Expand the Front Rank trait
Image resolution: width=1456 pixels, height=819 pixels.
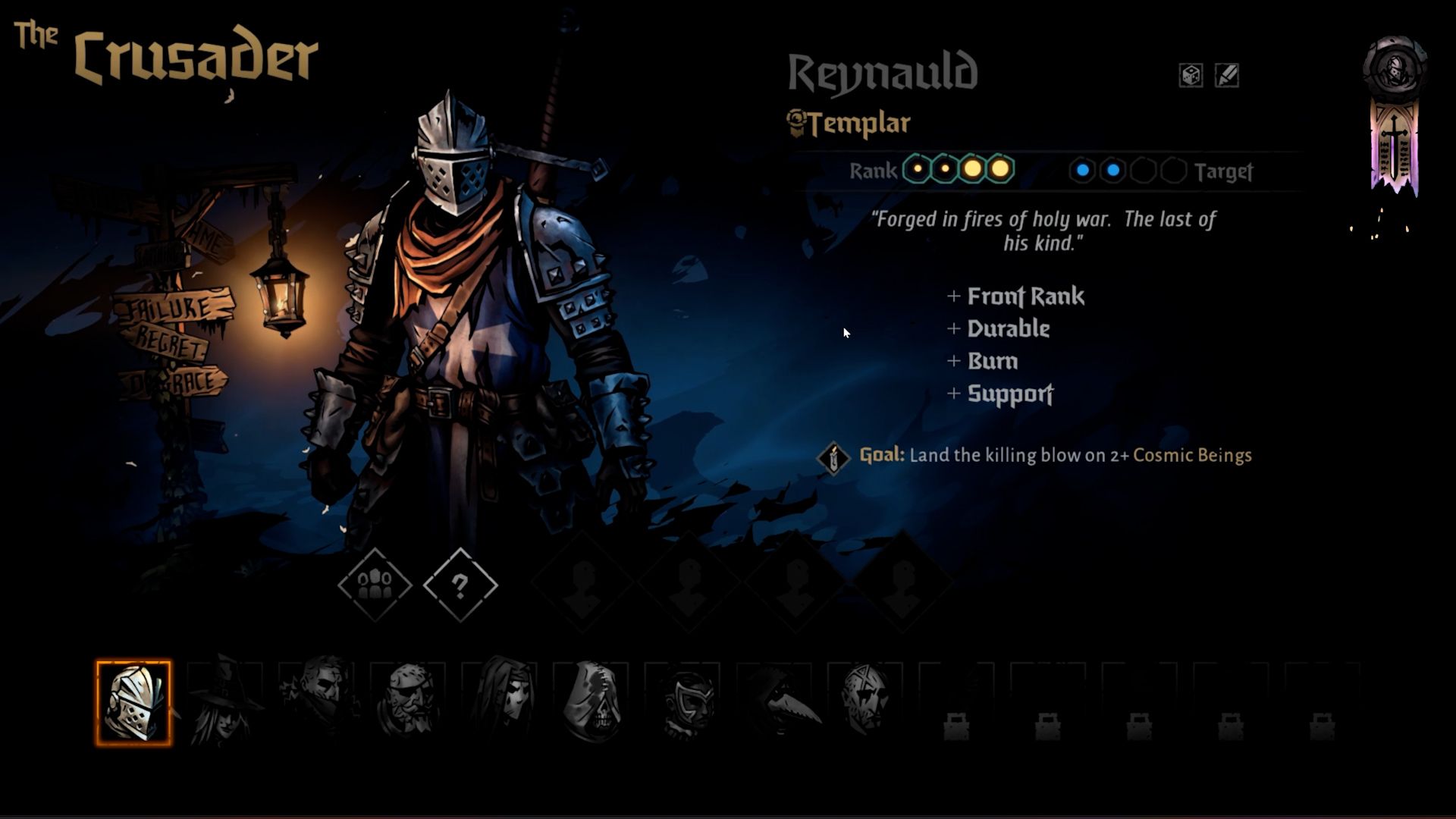pos(1016,297)
